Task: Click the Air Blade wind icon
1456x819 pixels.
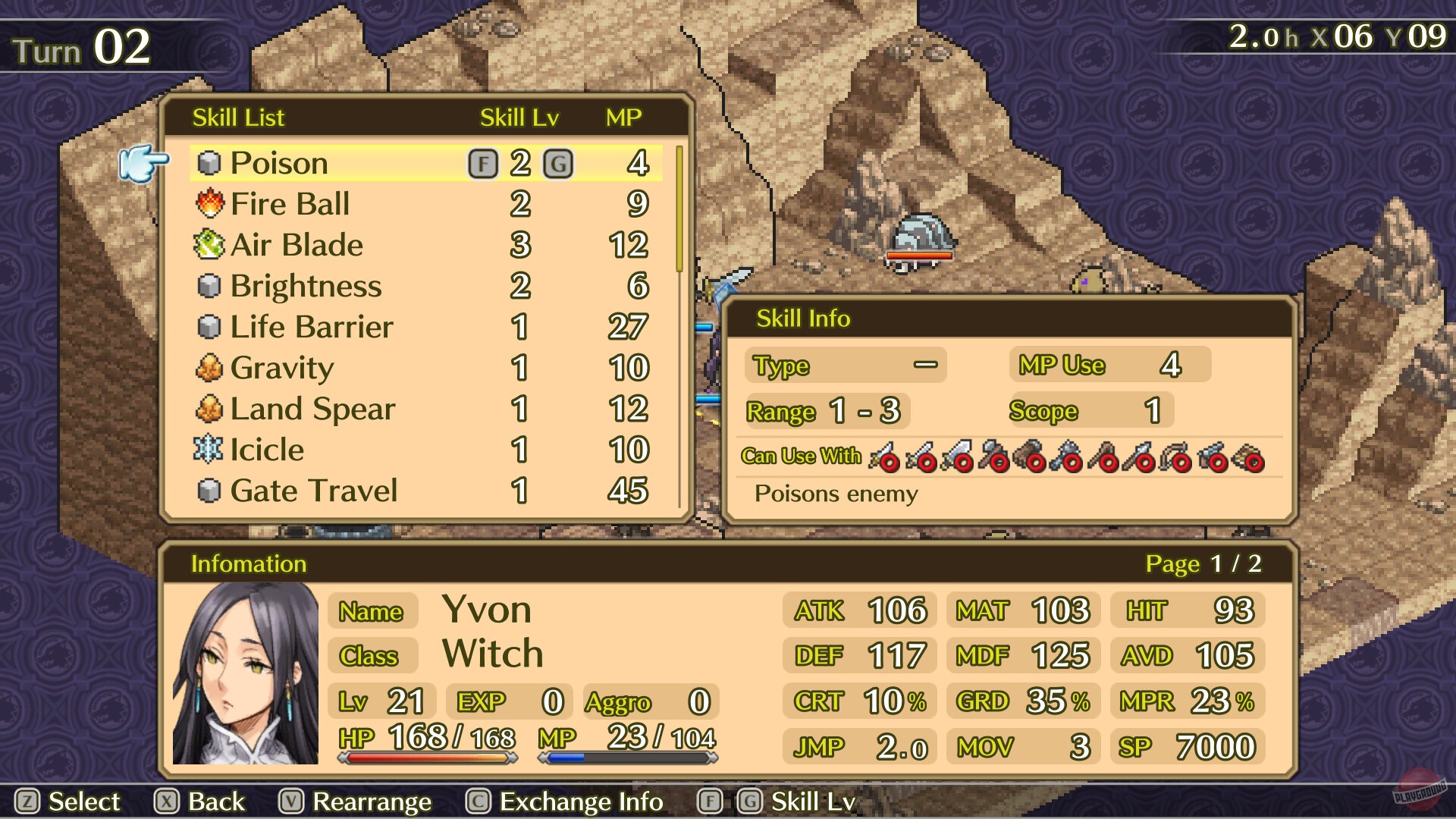Action: (208, 244)
